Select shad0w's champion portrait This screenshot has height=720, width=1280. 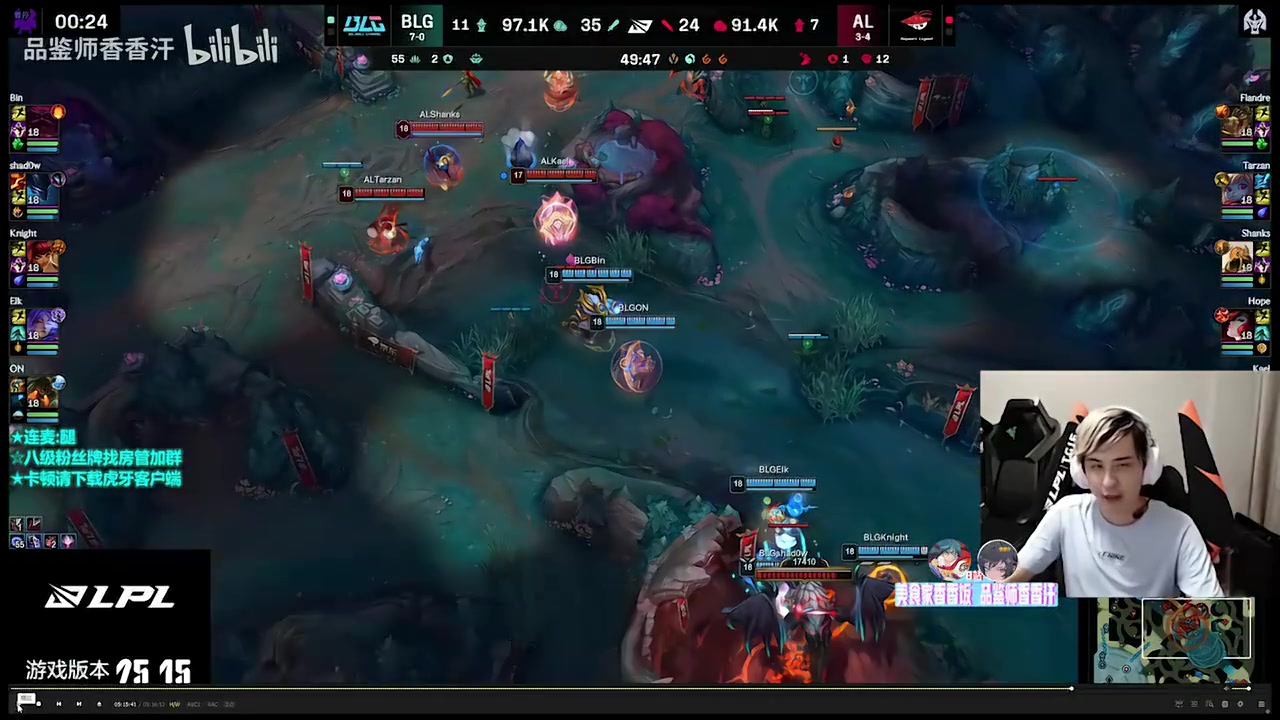click(43, 189)
